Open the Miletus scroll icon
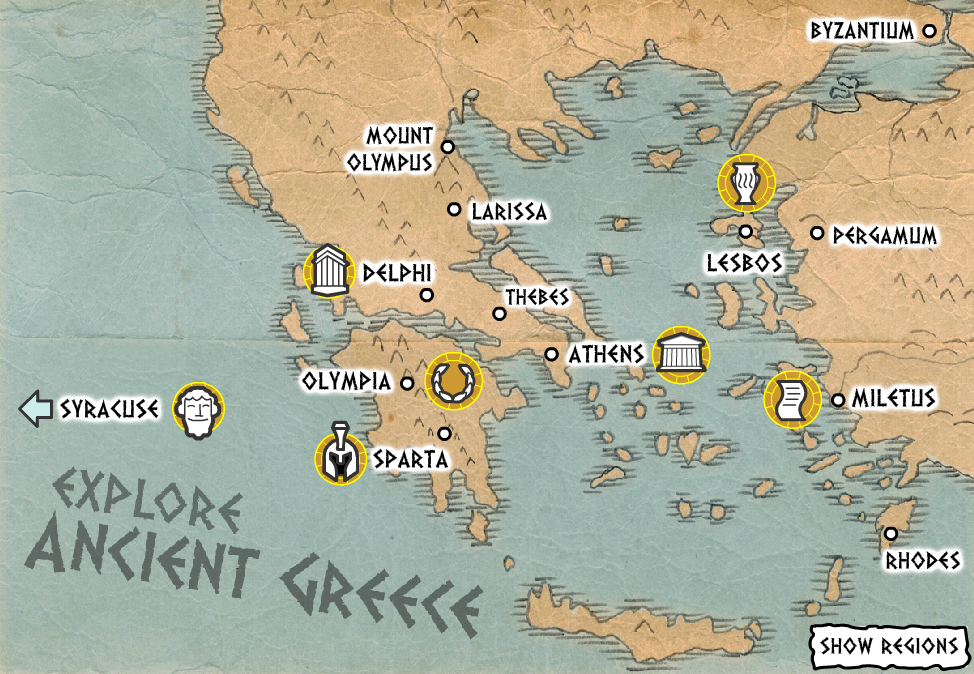The image size is (974, 674). click(791, 398)
